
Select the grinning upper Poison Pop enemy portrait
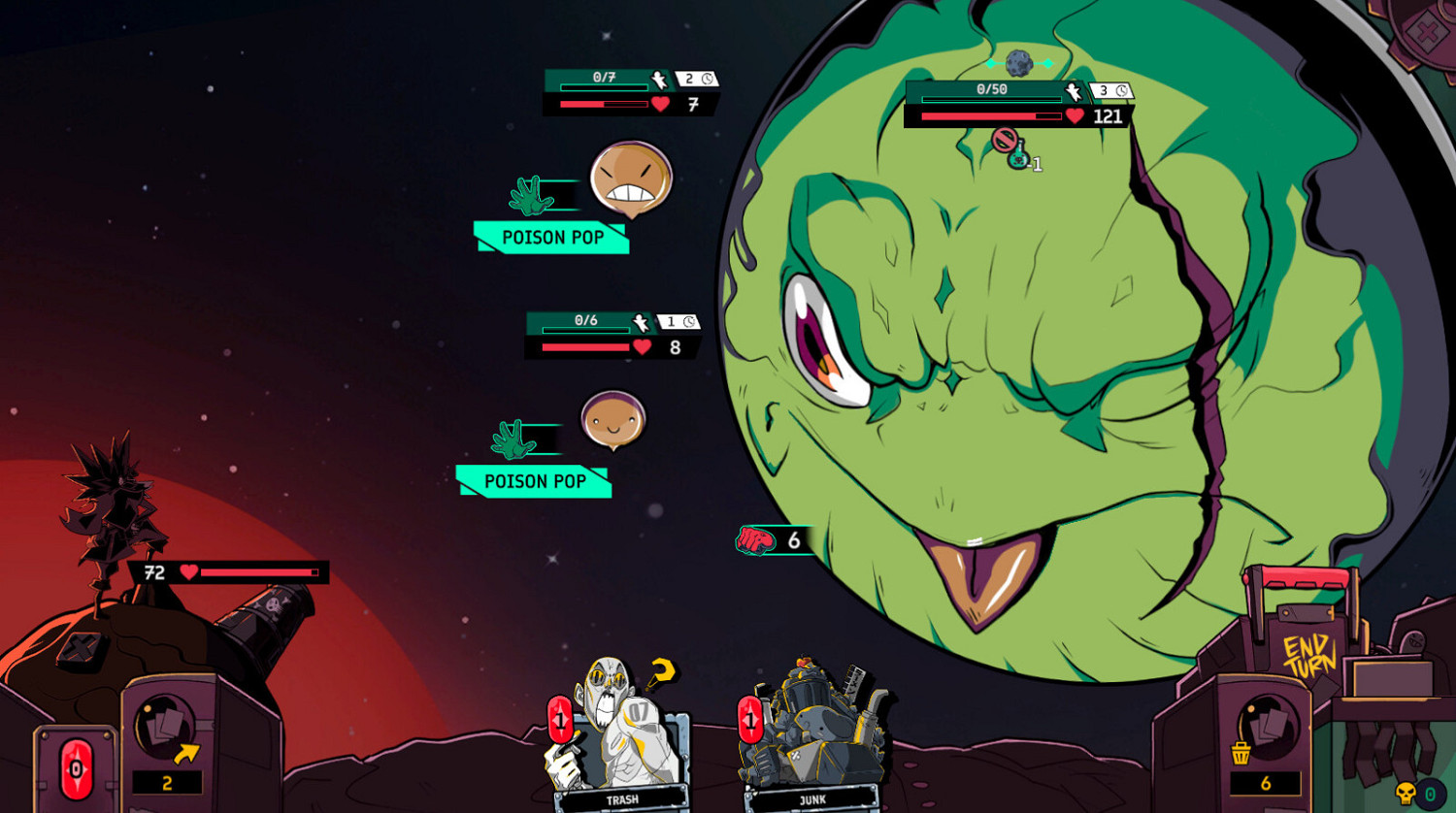(631, 178)
